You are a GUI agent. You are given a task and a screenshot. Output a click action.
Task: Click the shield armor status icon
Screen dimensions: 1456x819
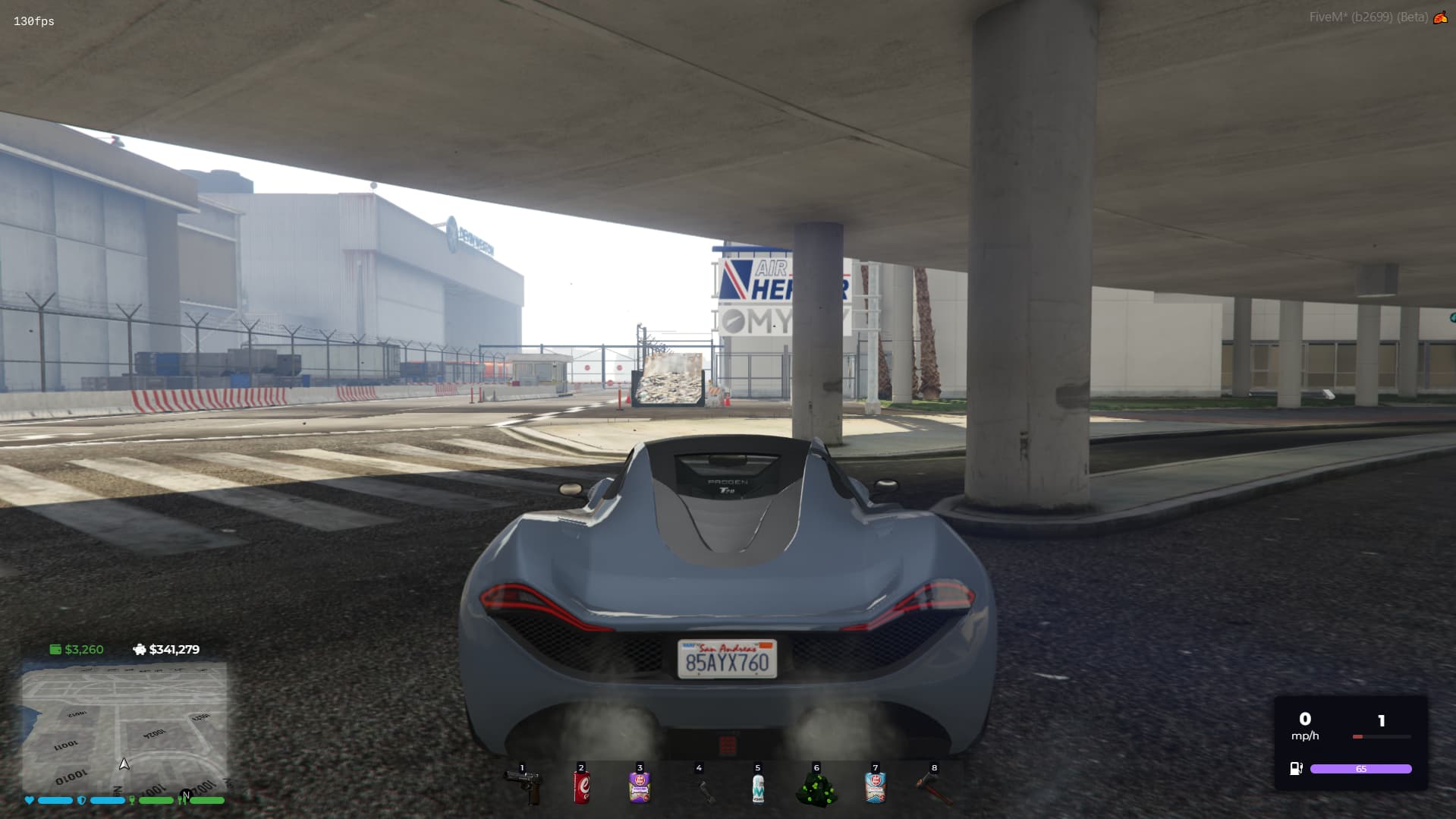click(82, 800)
